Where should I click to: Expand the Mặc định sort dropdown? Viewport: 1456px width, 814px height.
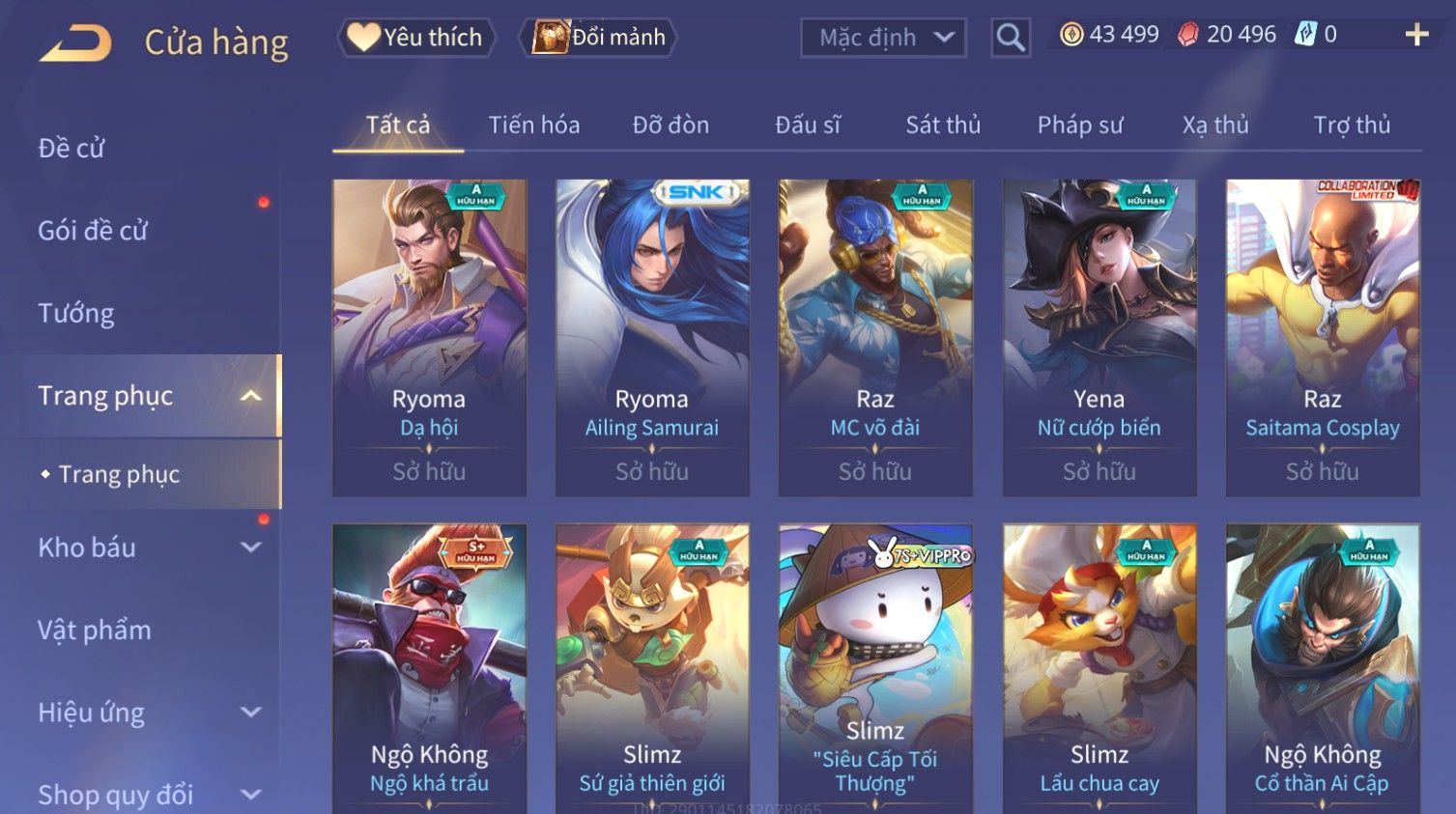[883, 38]
